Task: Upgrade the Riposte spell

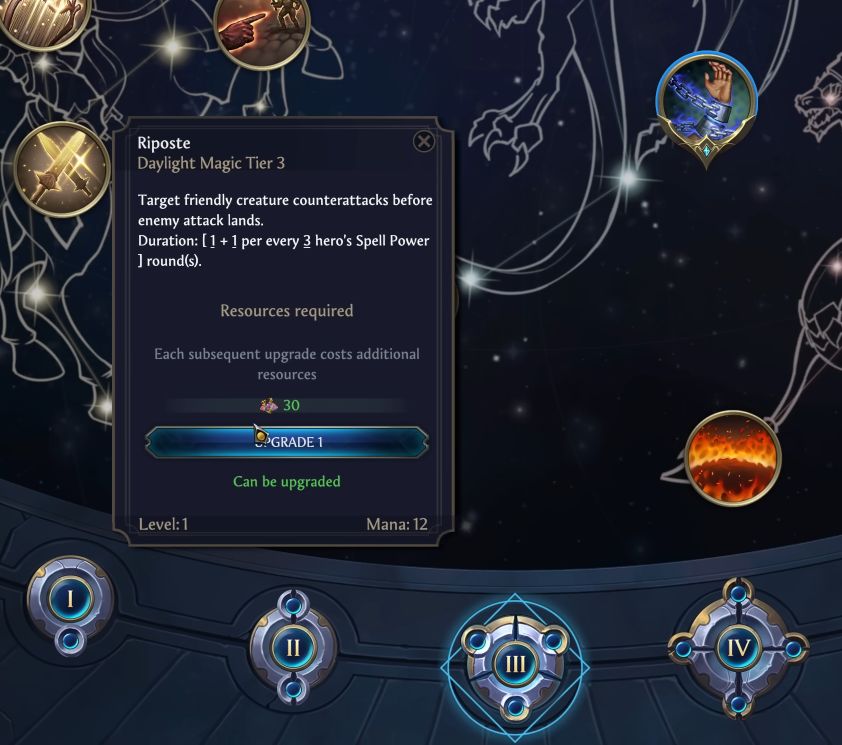Action: 287,441
